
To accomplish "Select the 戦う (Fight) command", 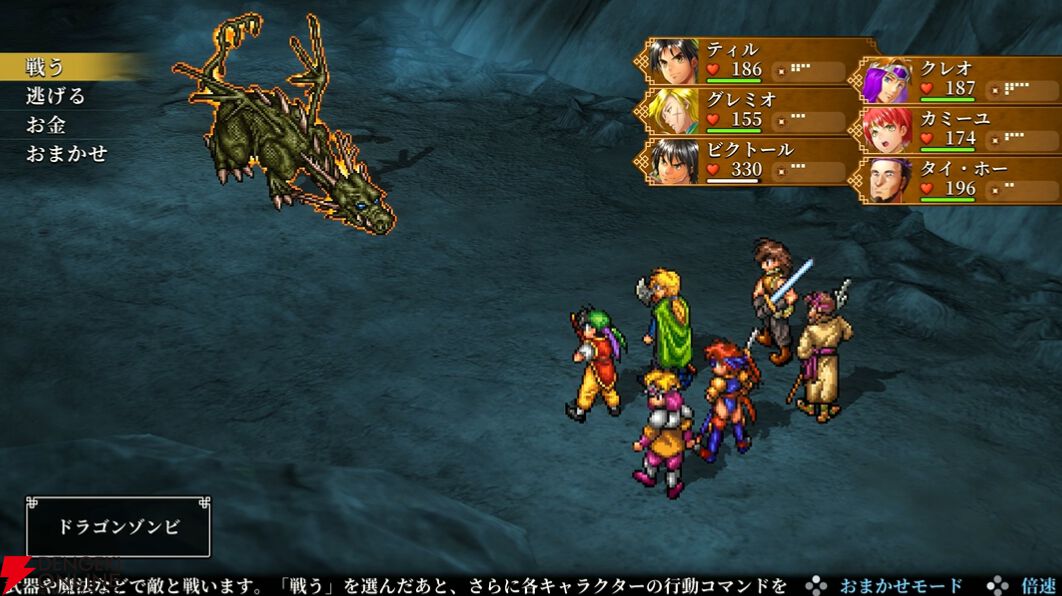I will tap(46, 67).
